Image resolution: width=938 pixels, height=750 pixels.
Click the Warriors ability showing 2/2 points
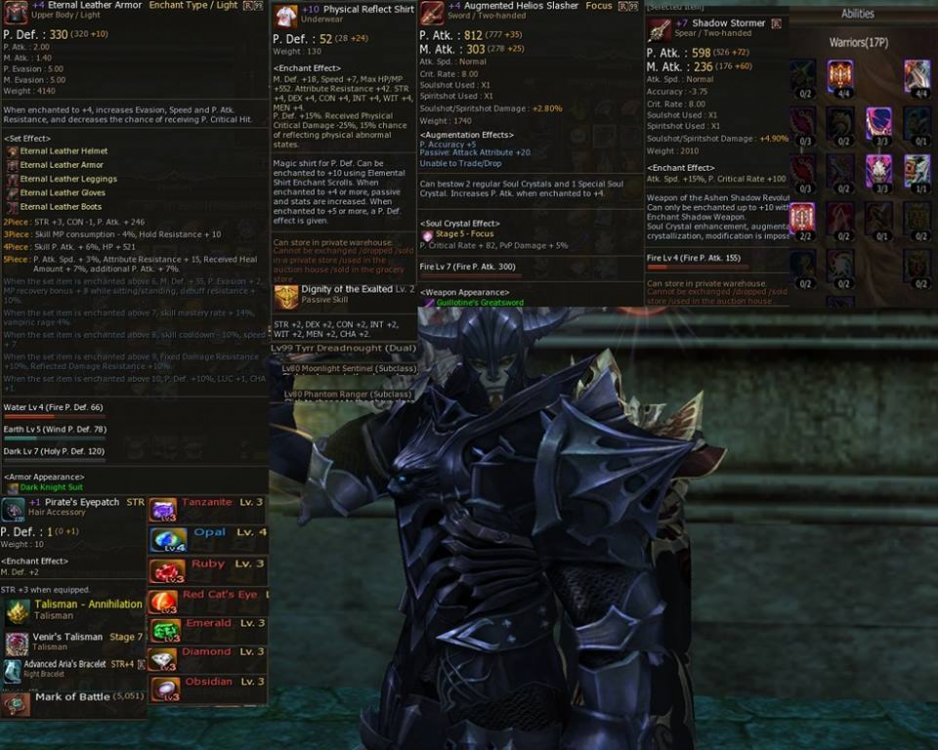pos(802,217)
